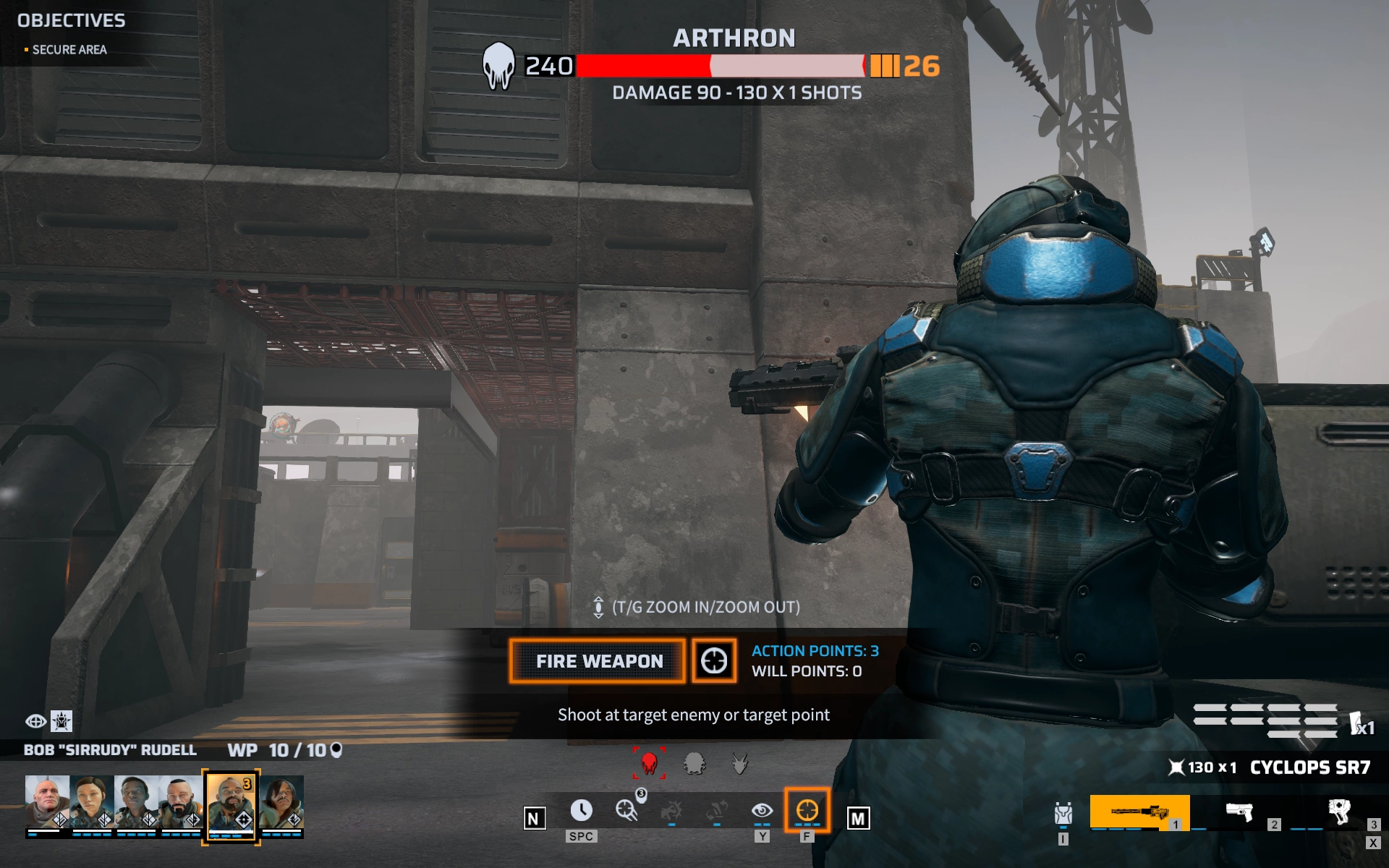Select the orange fire weapon crosshair ability
The image size is (1389, 868).
(x=807, y=811)
